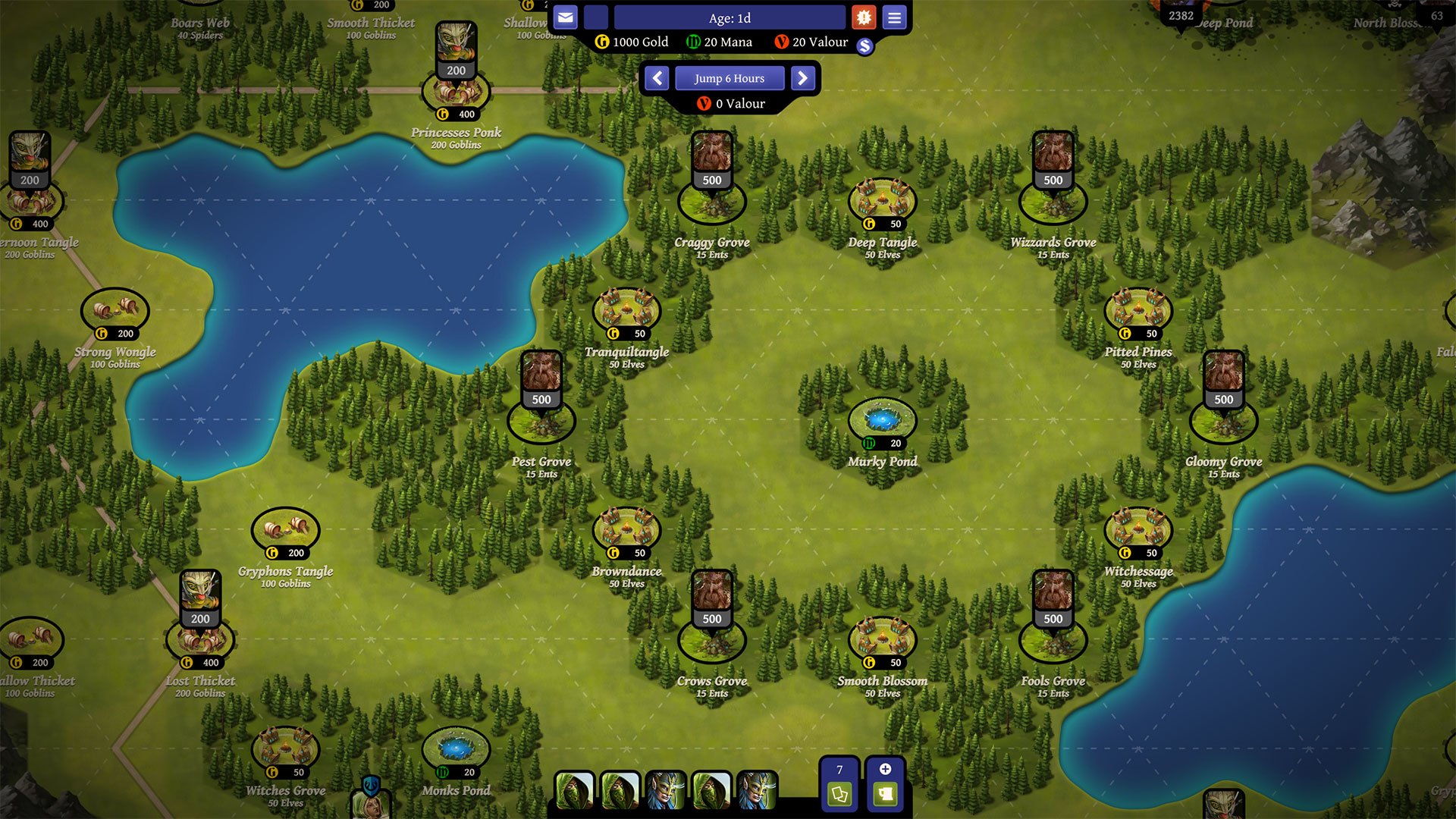The width and height of the screenshot is (1456, 819).
Task: Click the blue S emblem beside the resources
Action: point(864,46)
